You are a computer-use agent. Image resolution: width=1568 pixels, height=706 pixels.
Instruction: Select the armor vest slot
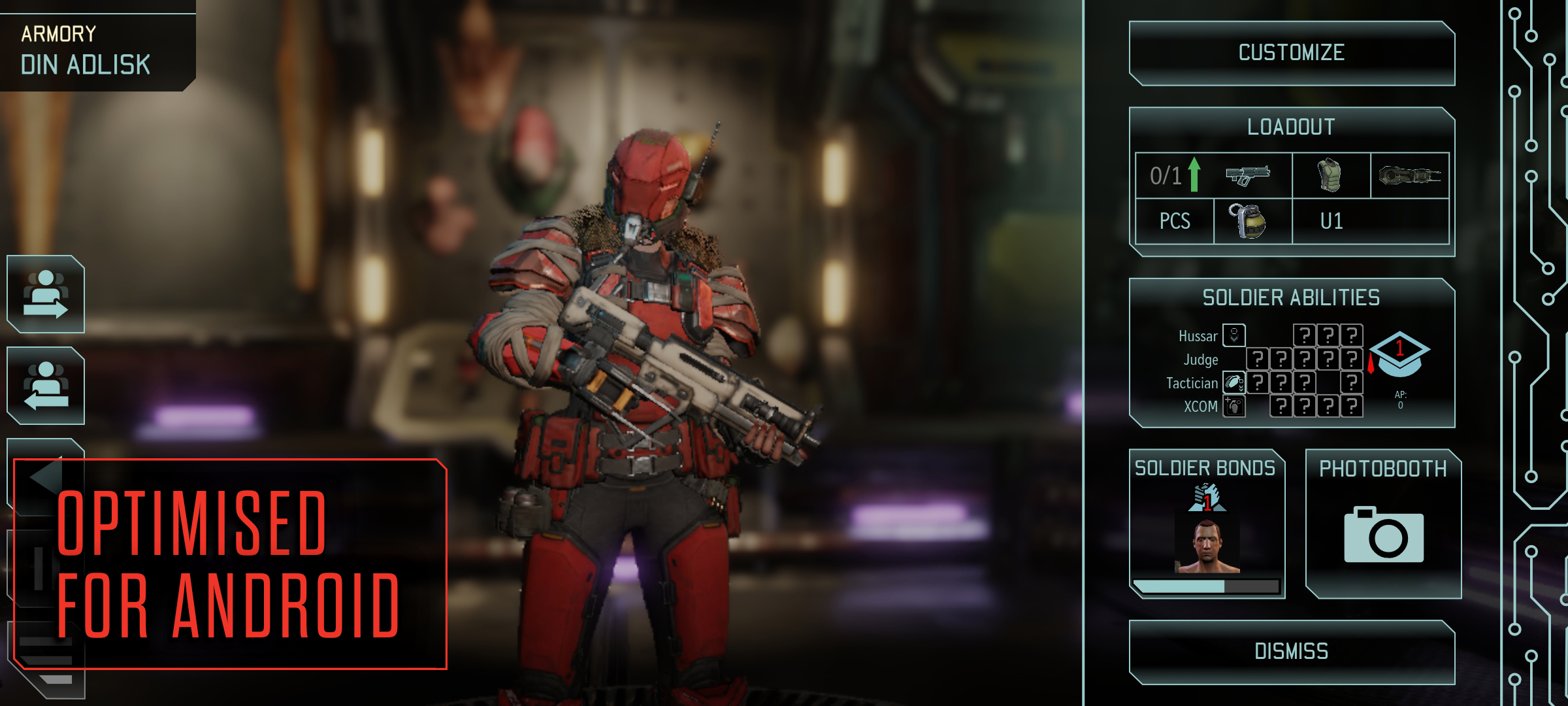[x=1330, y=175]
